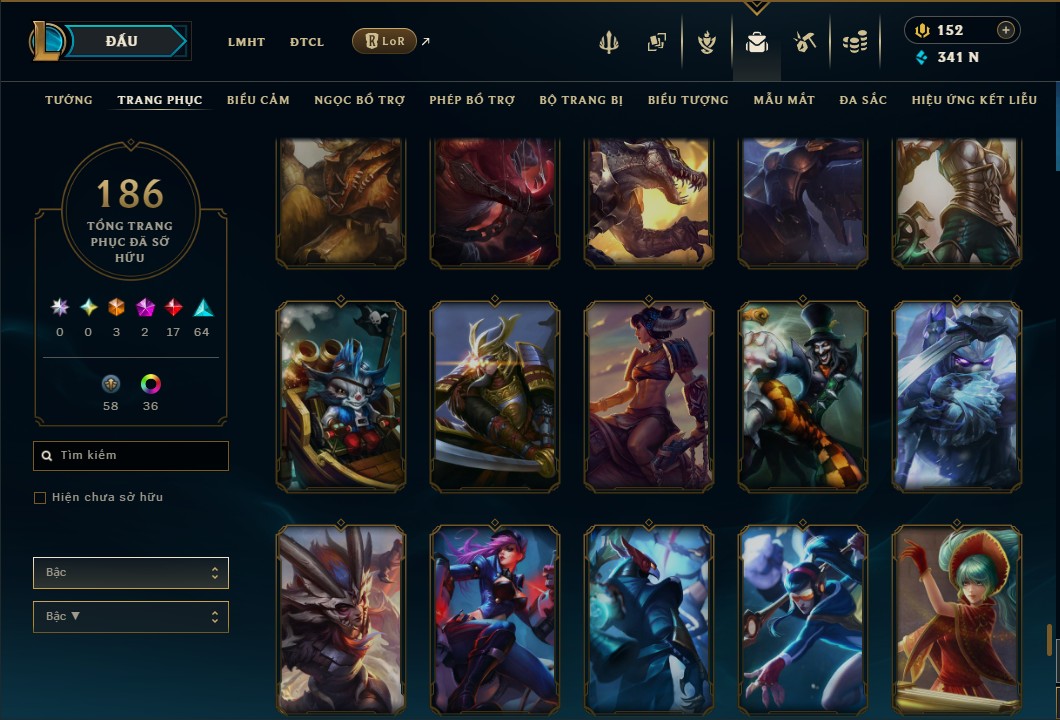Screen dimensions: 1060x720
Task: Open the ĐTCL section
Action: (x=307, y=42)
